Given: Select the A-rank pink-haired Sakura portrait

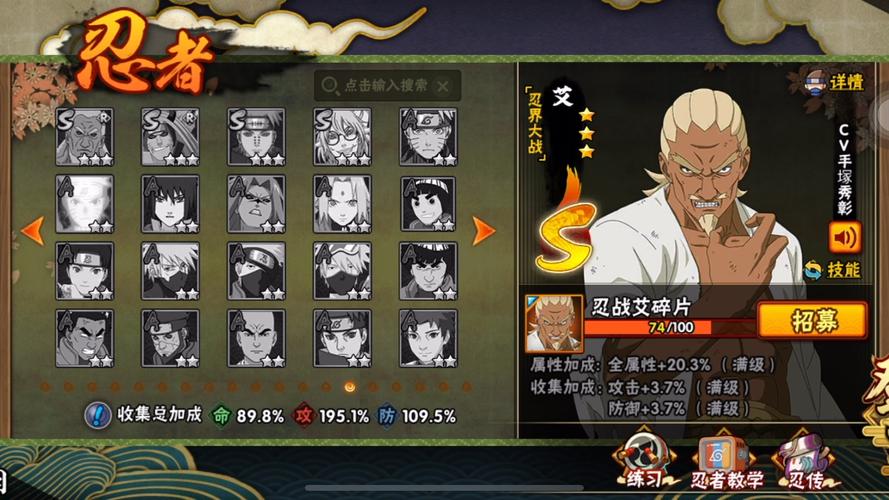Looking at the screenshot, I should 342,204.
